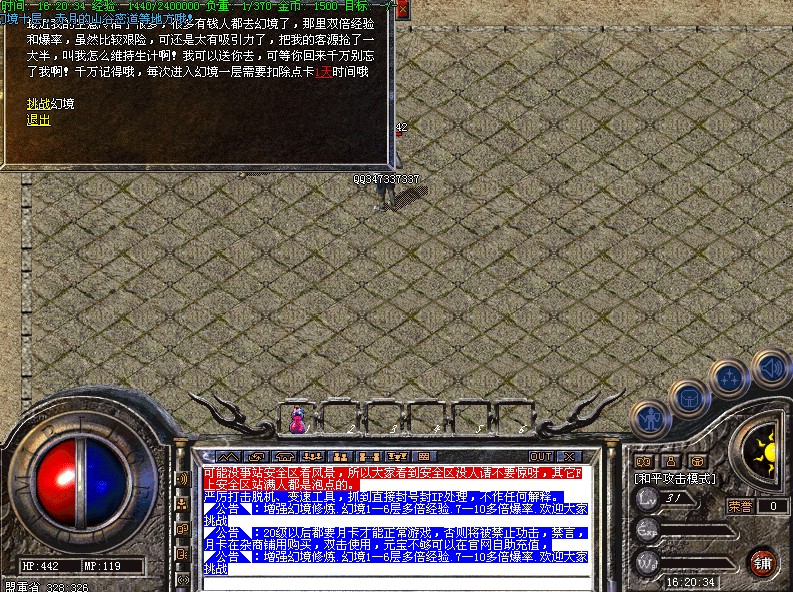Close the NPC dialogue window
793x592 pixels.
coord(402,9)
